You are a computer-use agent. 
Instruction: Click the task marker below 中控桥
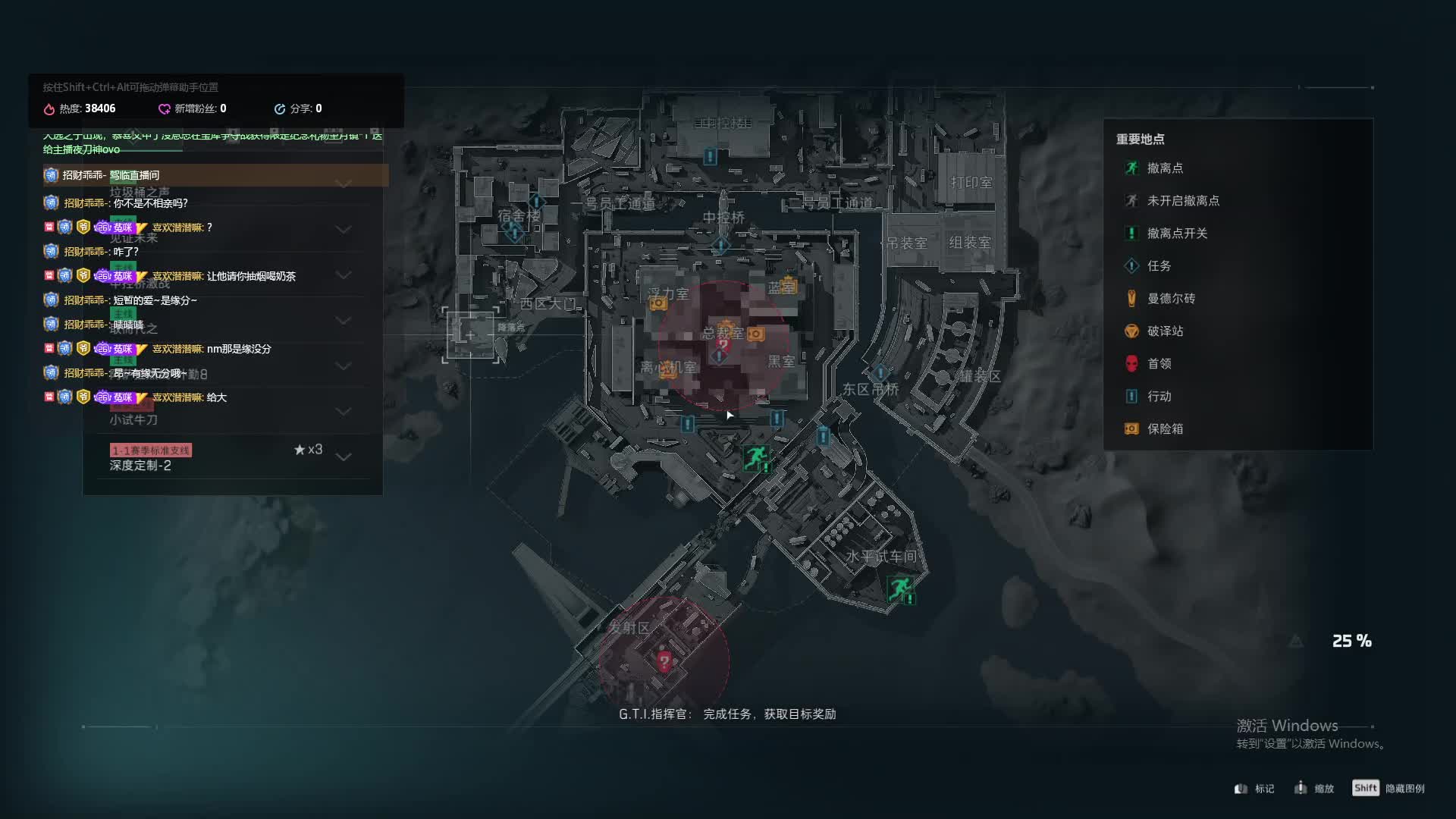tap(720, 245)
